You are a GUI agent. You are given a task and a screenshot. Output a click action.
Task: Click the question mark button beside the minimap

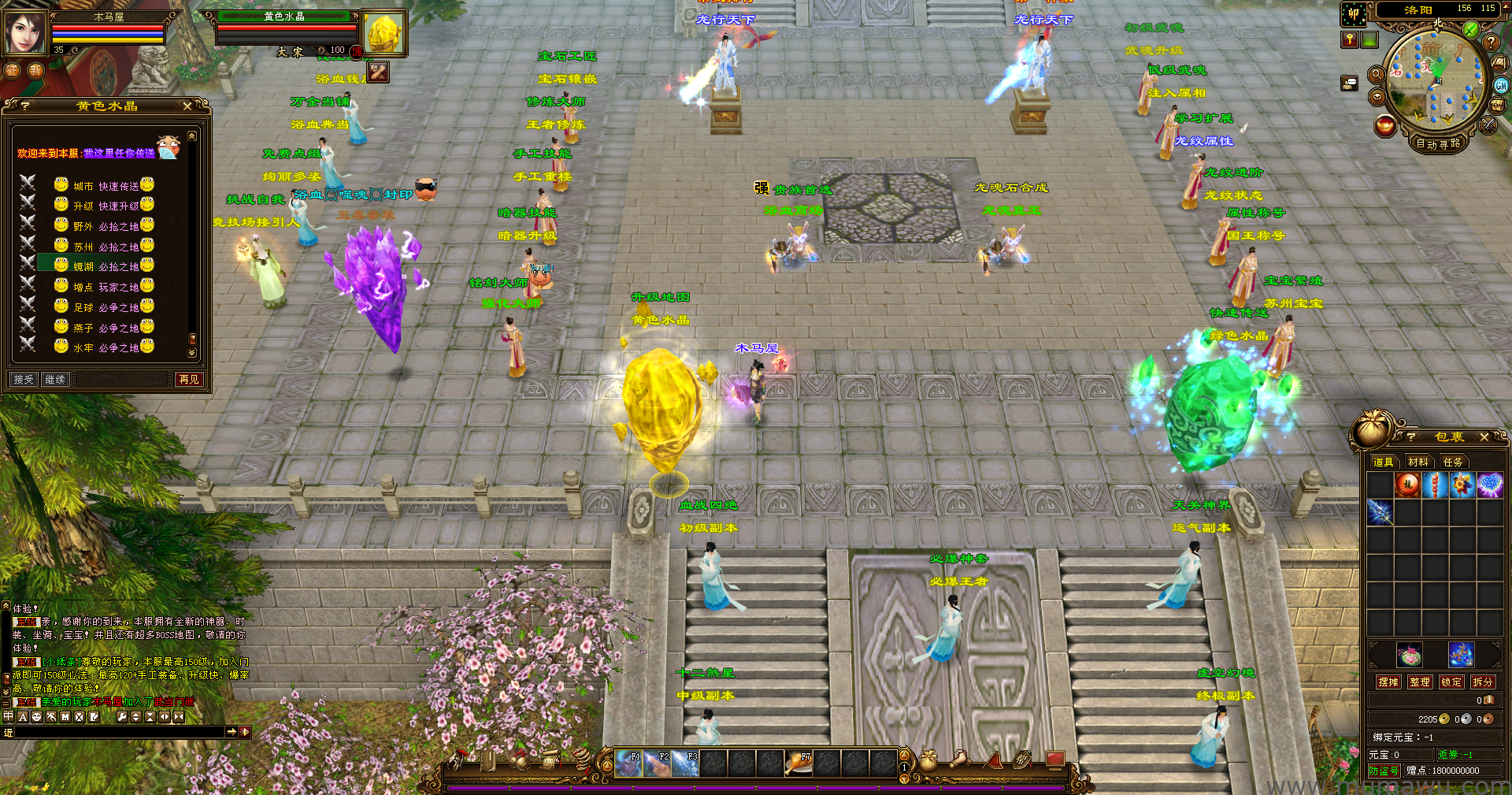tap(1490, 42)
